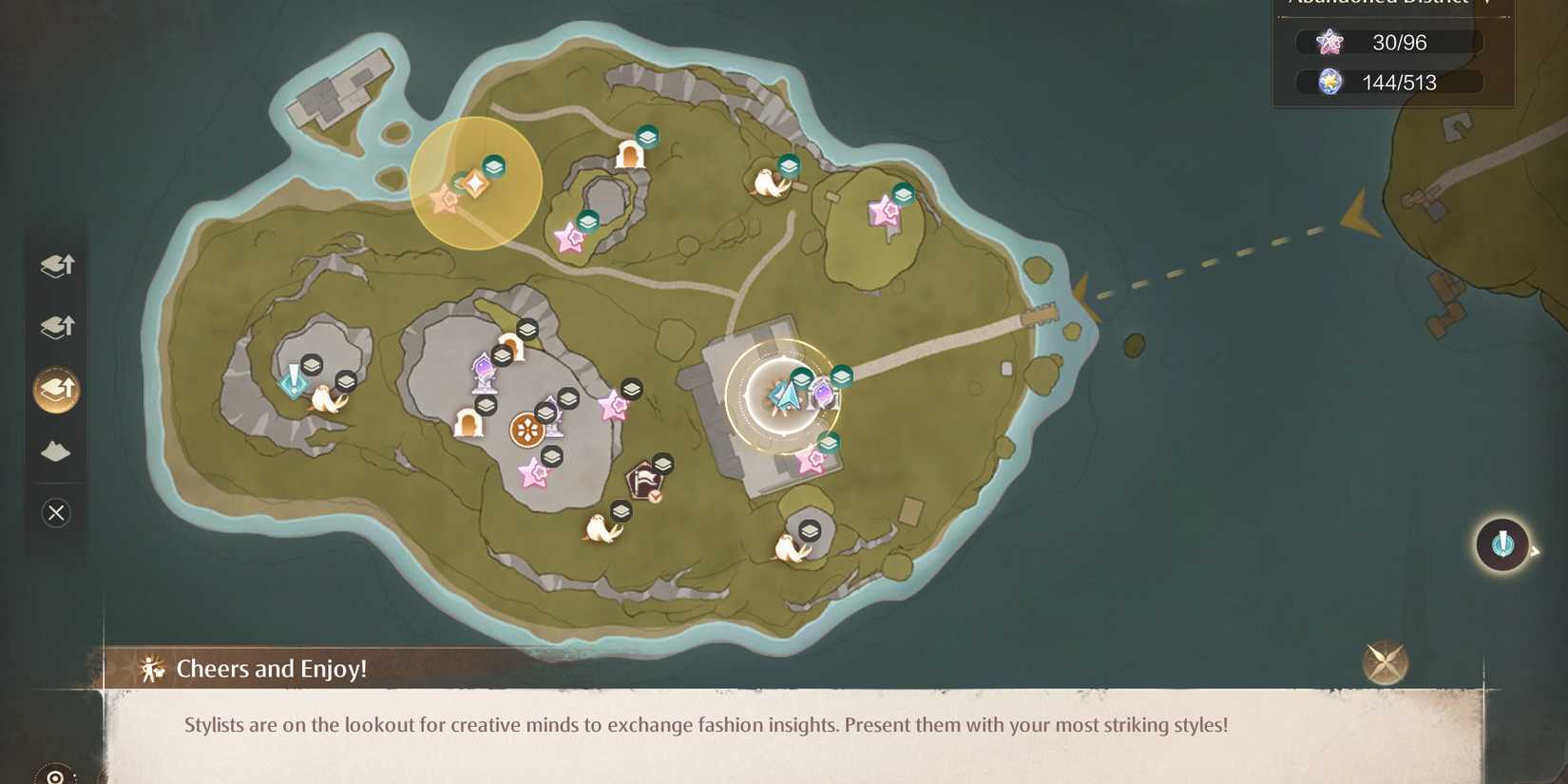Check the 30/96 collectible progress bar
Viewport: 1568px width, 784px height.
tap(1387, 42)
